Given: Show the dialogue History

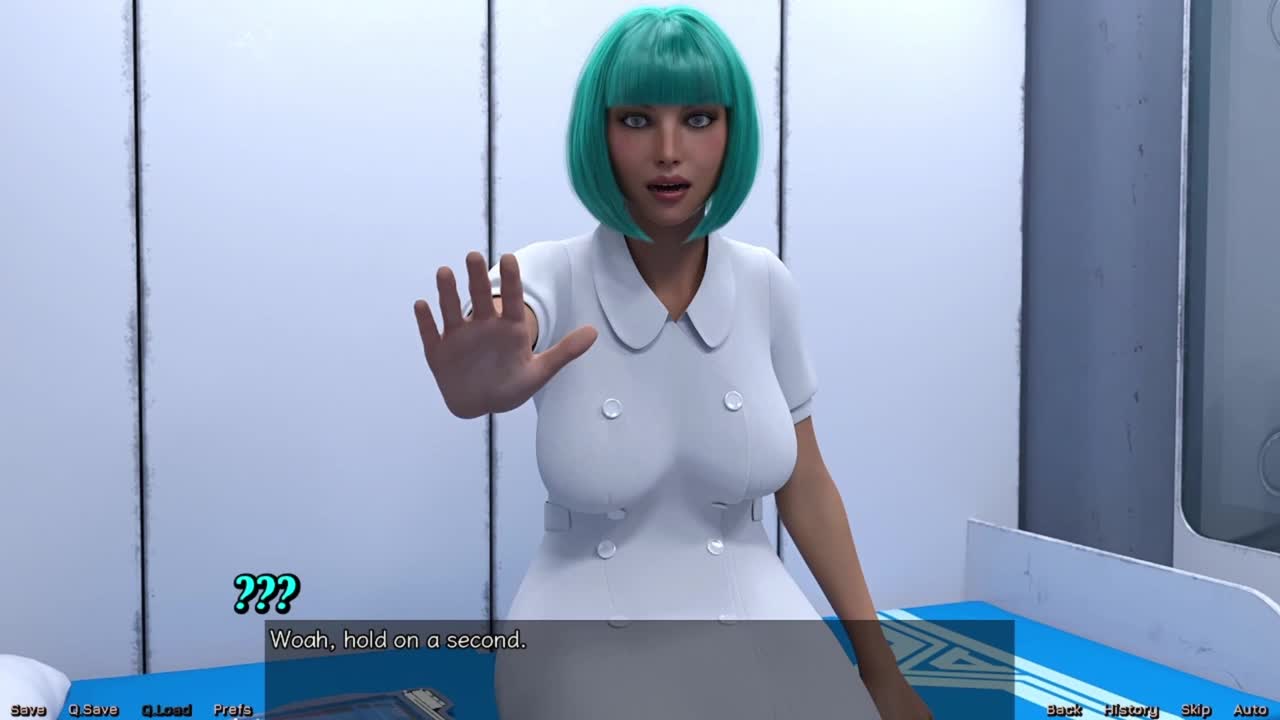Looking at the screenshot, I should point(1131,710).
